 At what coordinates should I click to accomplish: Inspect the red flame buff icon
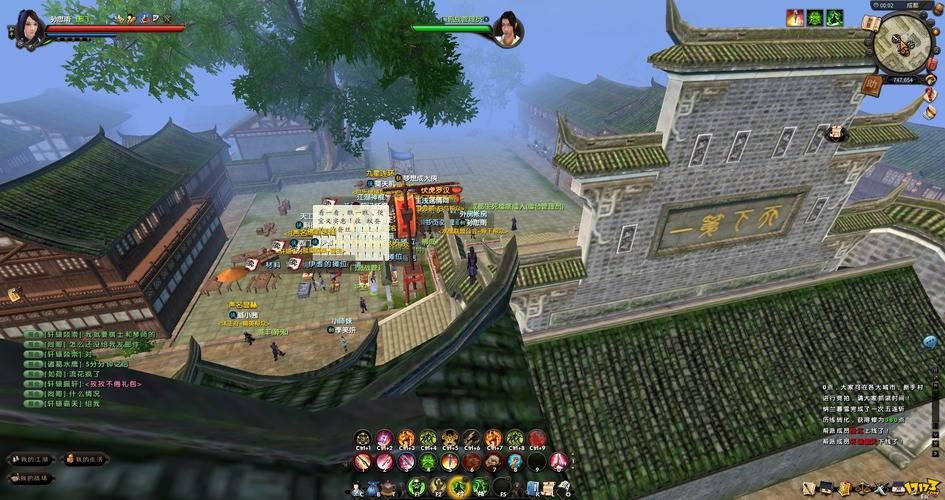pos(794,18)
